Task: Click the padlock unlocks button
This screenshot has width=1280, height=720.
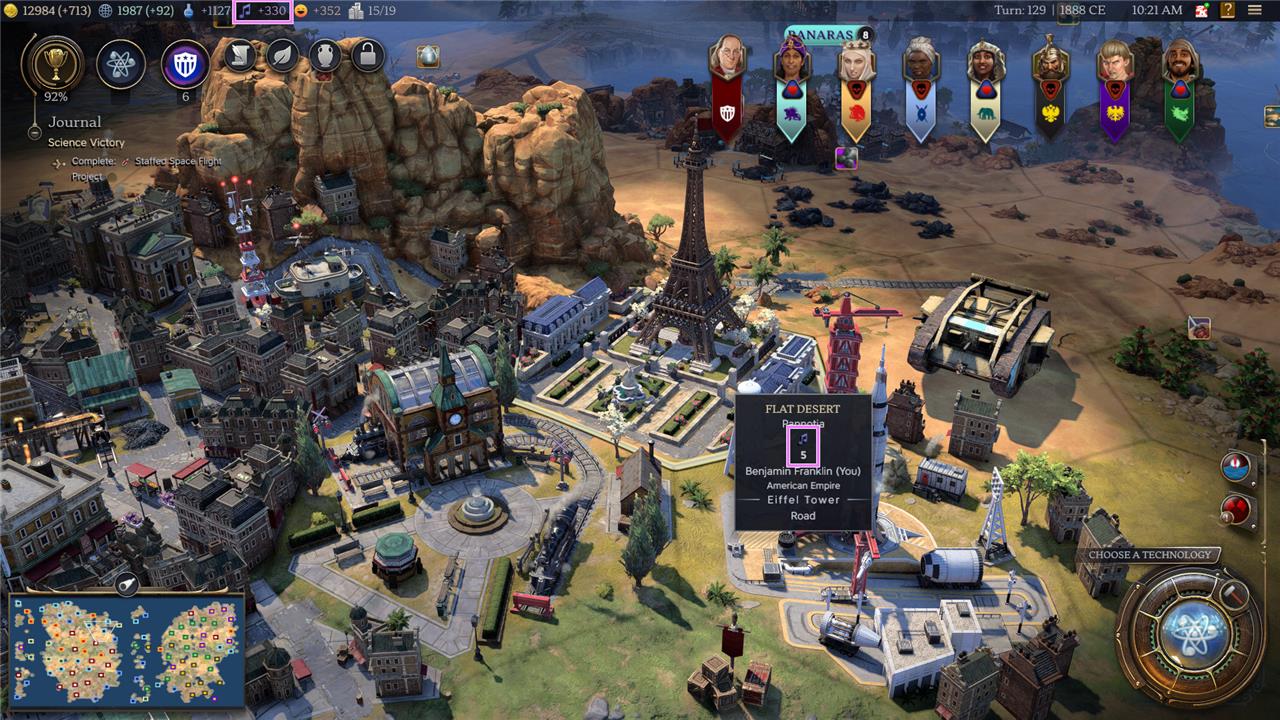Action: click(368, 55)
